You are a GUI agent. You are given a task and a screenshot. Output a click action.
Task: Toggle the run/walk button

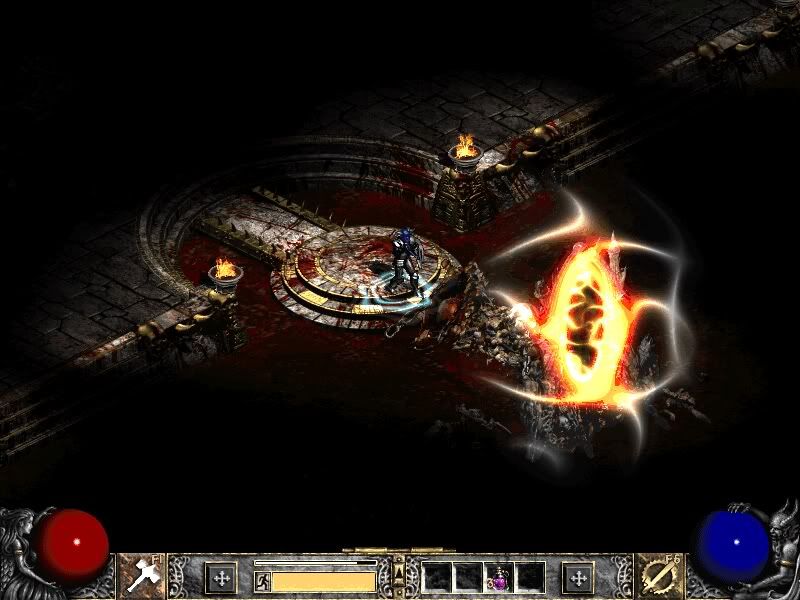point(262,580)
